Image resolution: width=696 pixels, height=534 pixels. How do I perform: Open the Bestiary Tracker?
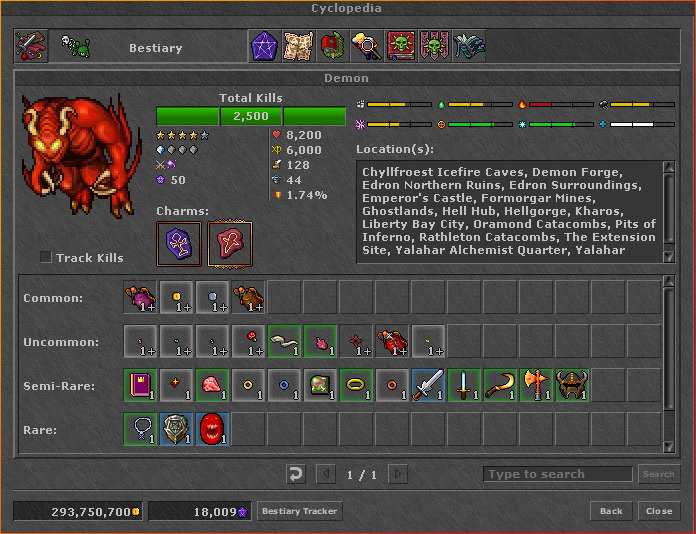coord(300,511)
